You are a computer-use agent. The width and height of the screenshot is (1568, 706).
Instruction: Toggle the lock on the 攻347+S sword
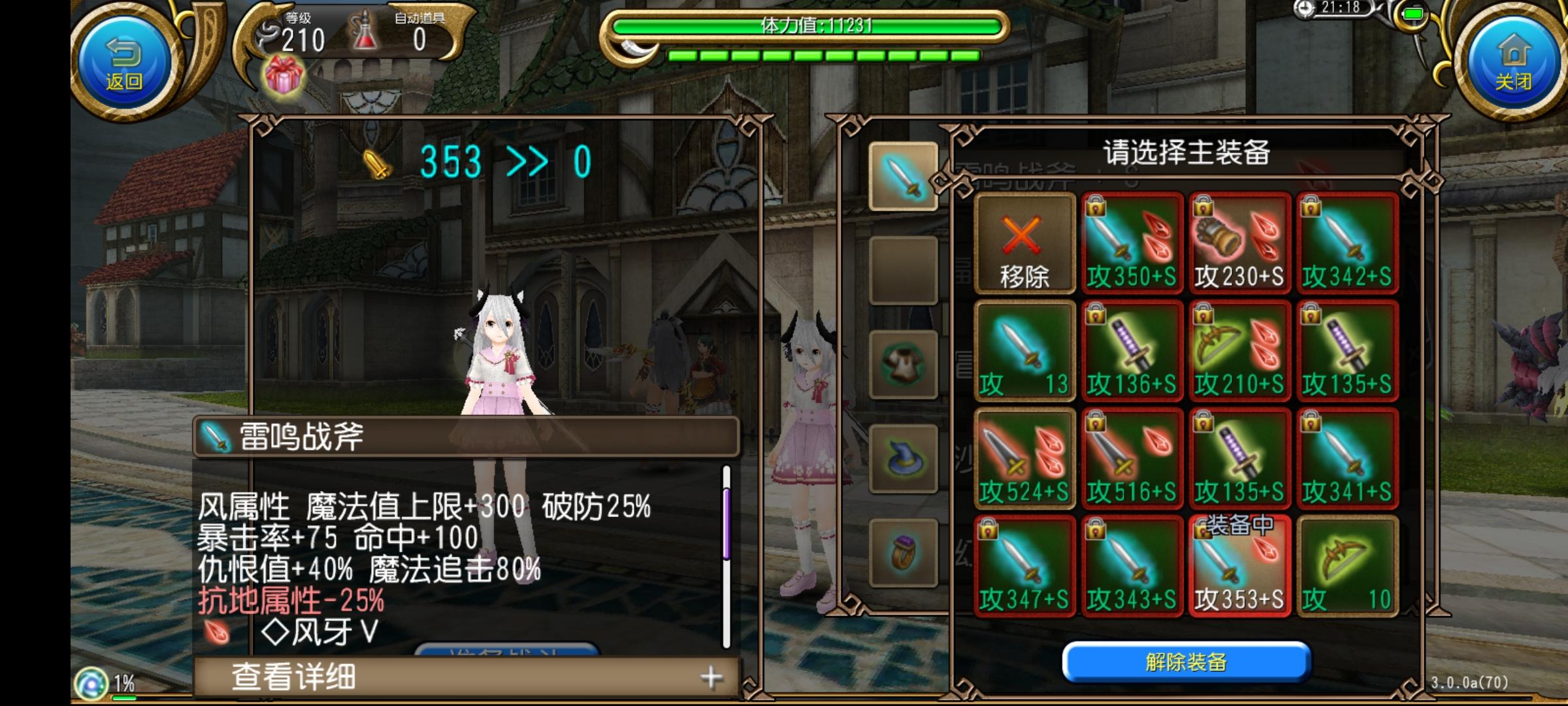point(988,528)
